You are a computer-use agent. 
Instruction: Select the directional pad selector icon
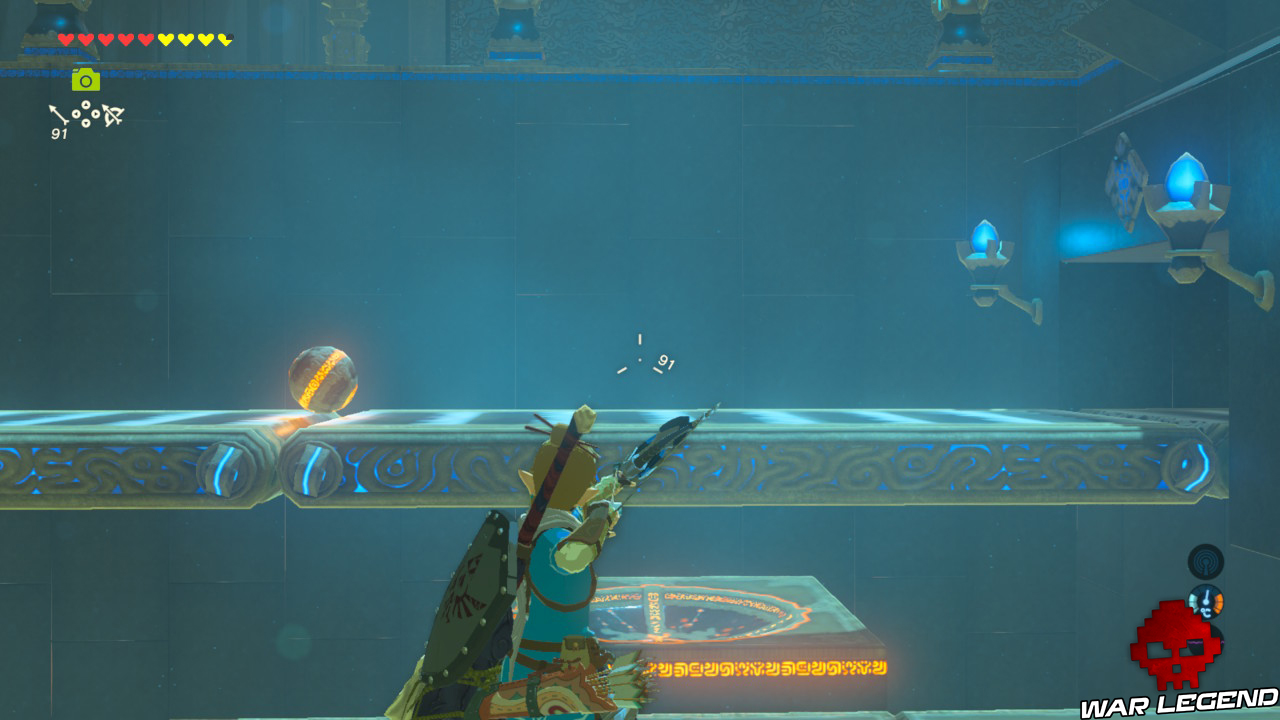pos(86,113)
